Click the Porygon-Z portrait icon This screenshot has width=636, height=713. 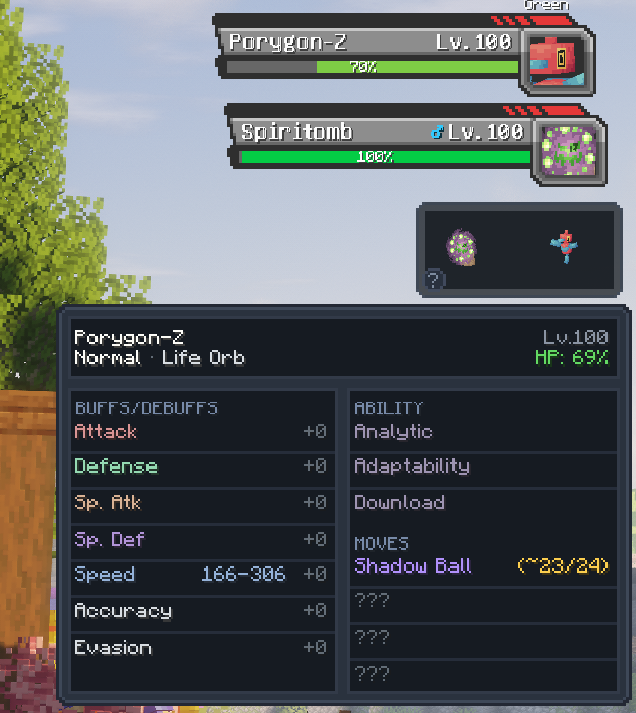[x=556, y=59]
